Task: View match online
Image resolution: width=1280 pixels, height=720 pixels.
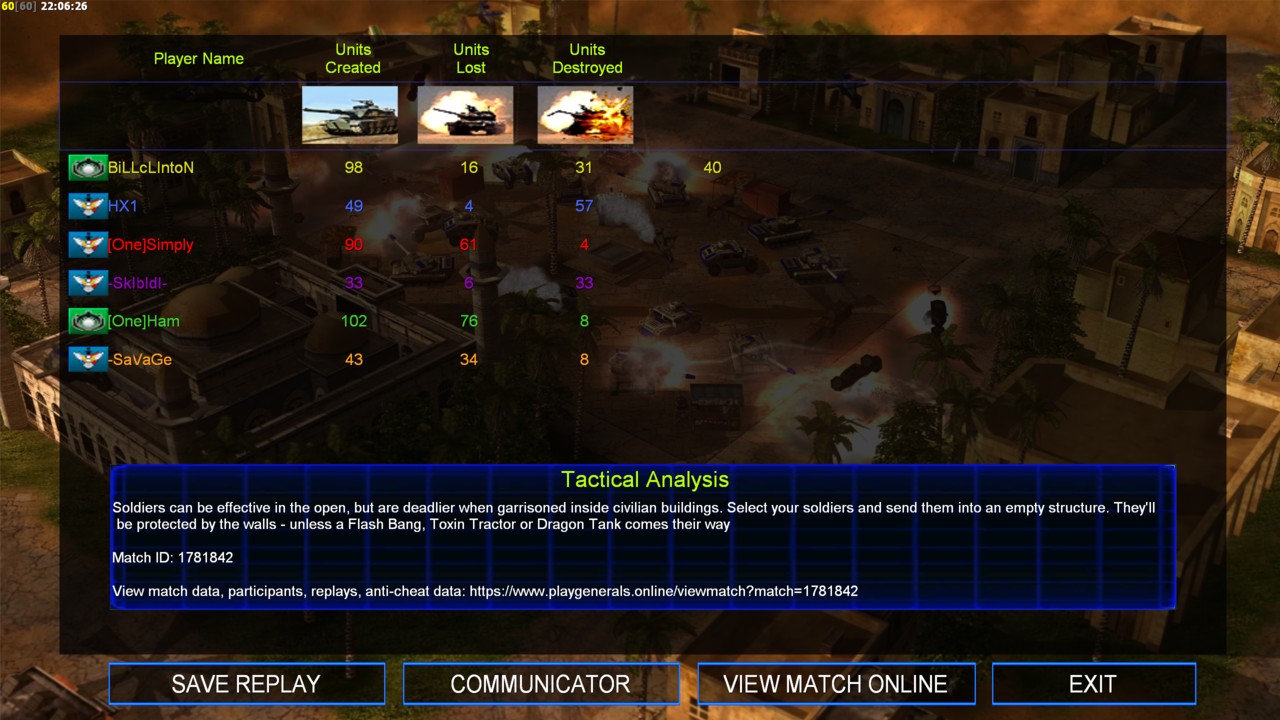Action: coord(835,684)
